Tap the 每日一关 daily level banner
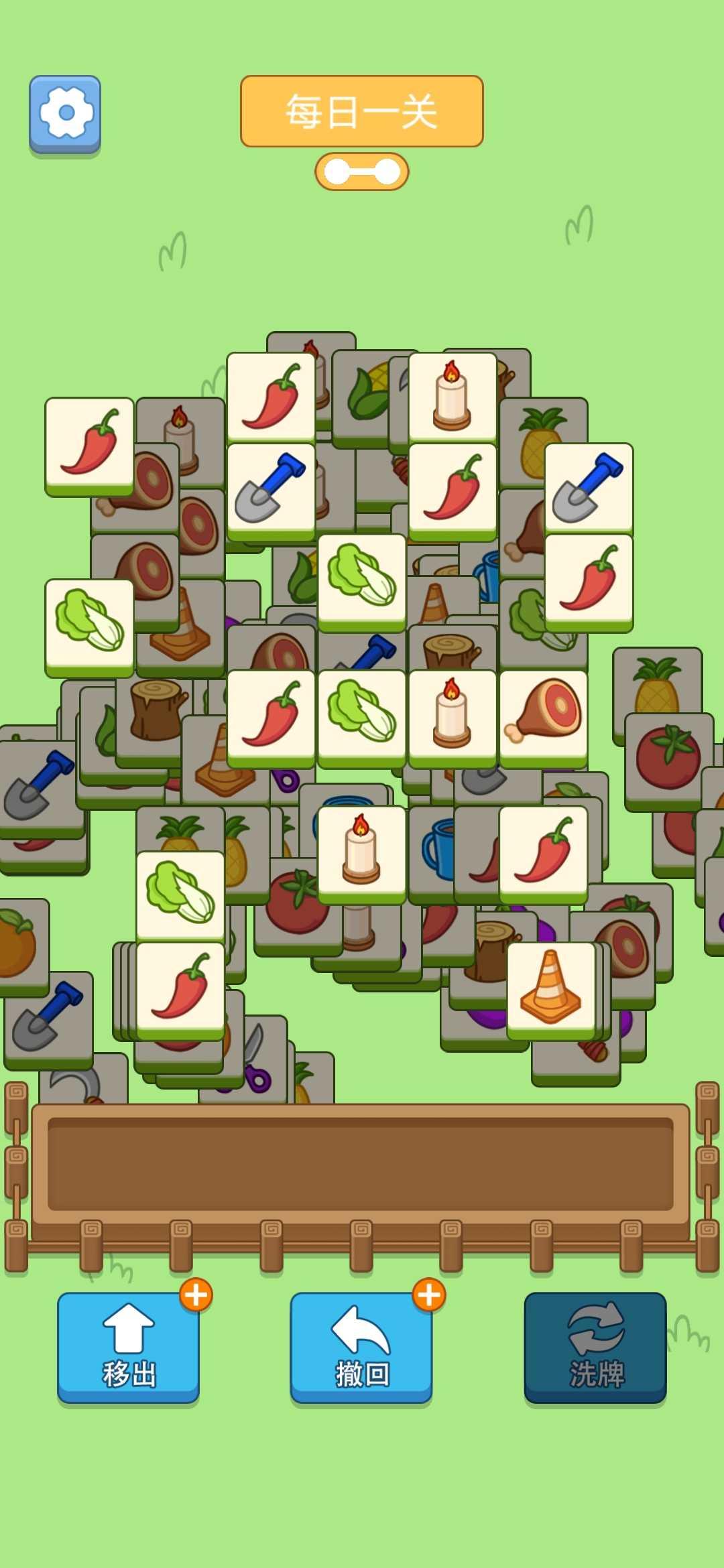The image size is (724, 1568). tap(361, 111)
